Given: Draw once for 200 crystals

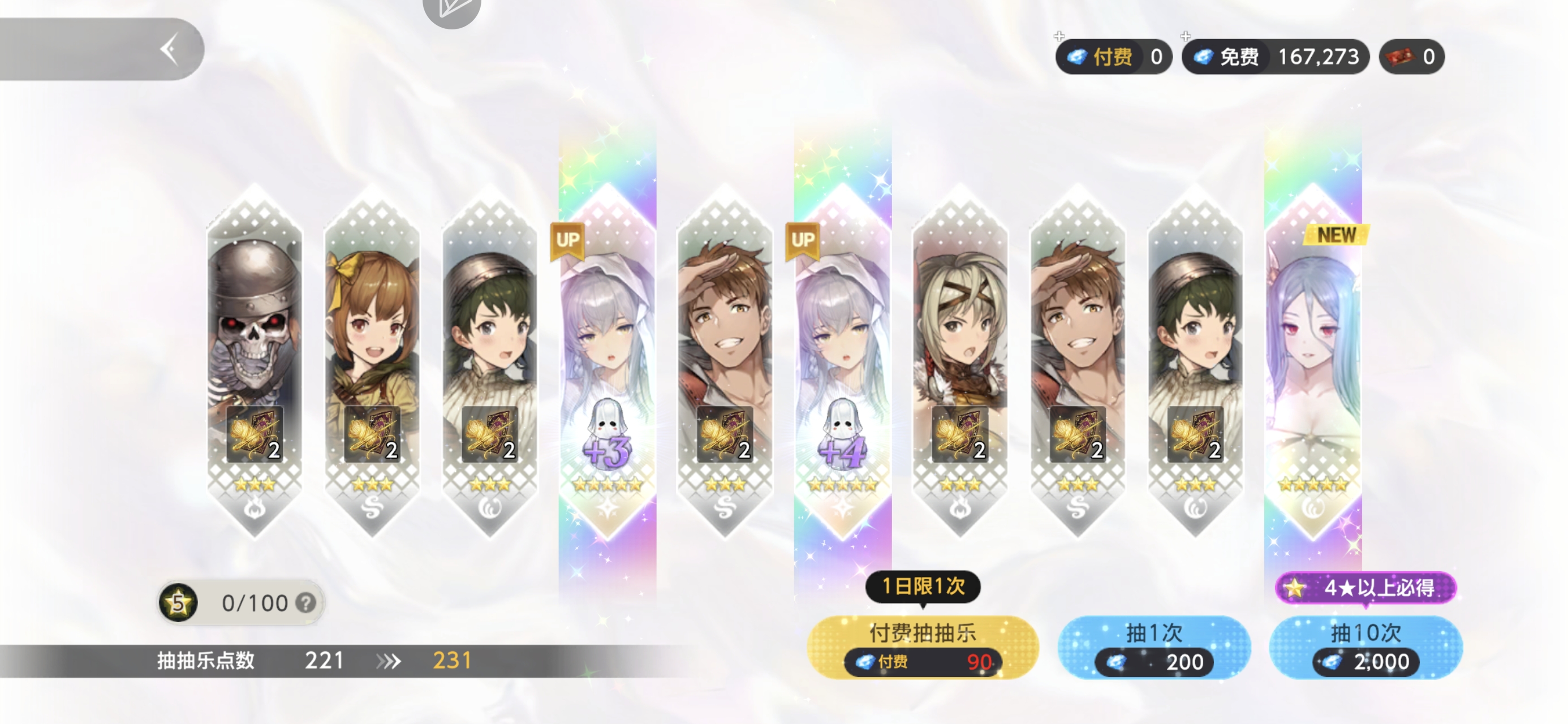Looking at the screenshot, I should tap(1153, 647).
